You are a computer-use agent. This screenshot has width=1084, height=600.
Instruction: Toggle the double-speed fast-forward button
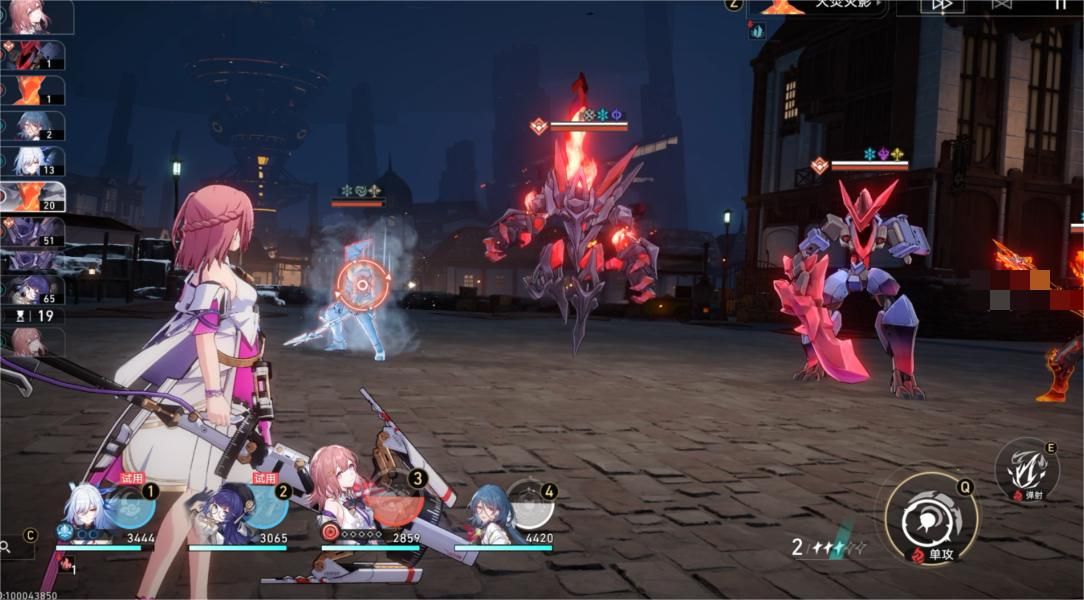941,5
